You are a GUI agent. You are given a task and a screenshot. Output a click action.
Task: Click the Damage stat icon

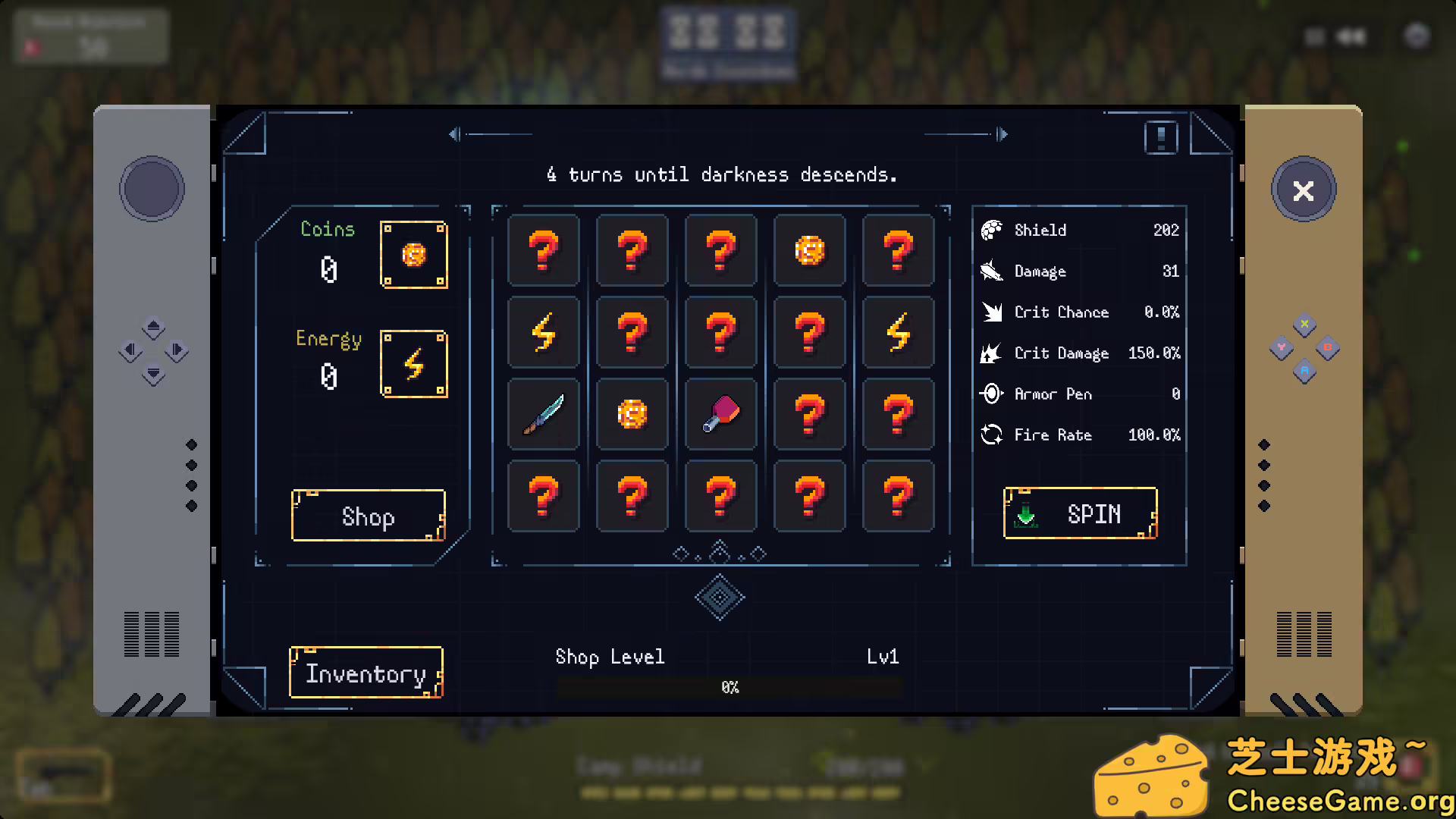coord(990,271)
